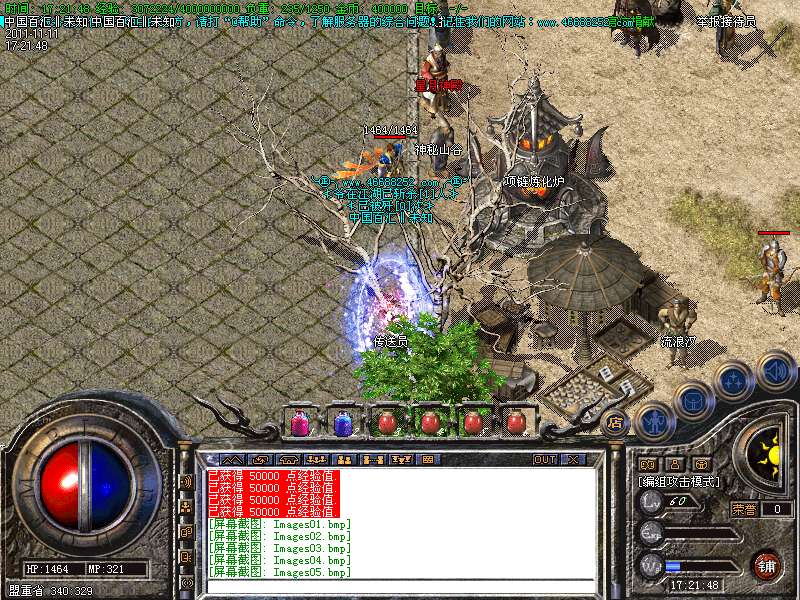Click the 荣誉 honor label
This screenshot has width=800, height=600.
point(743,509)
